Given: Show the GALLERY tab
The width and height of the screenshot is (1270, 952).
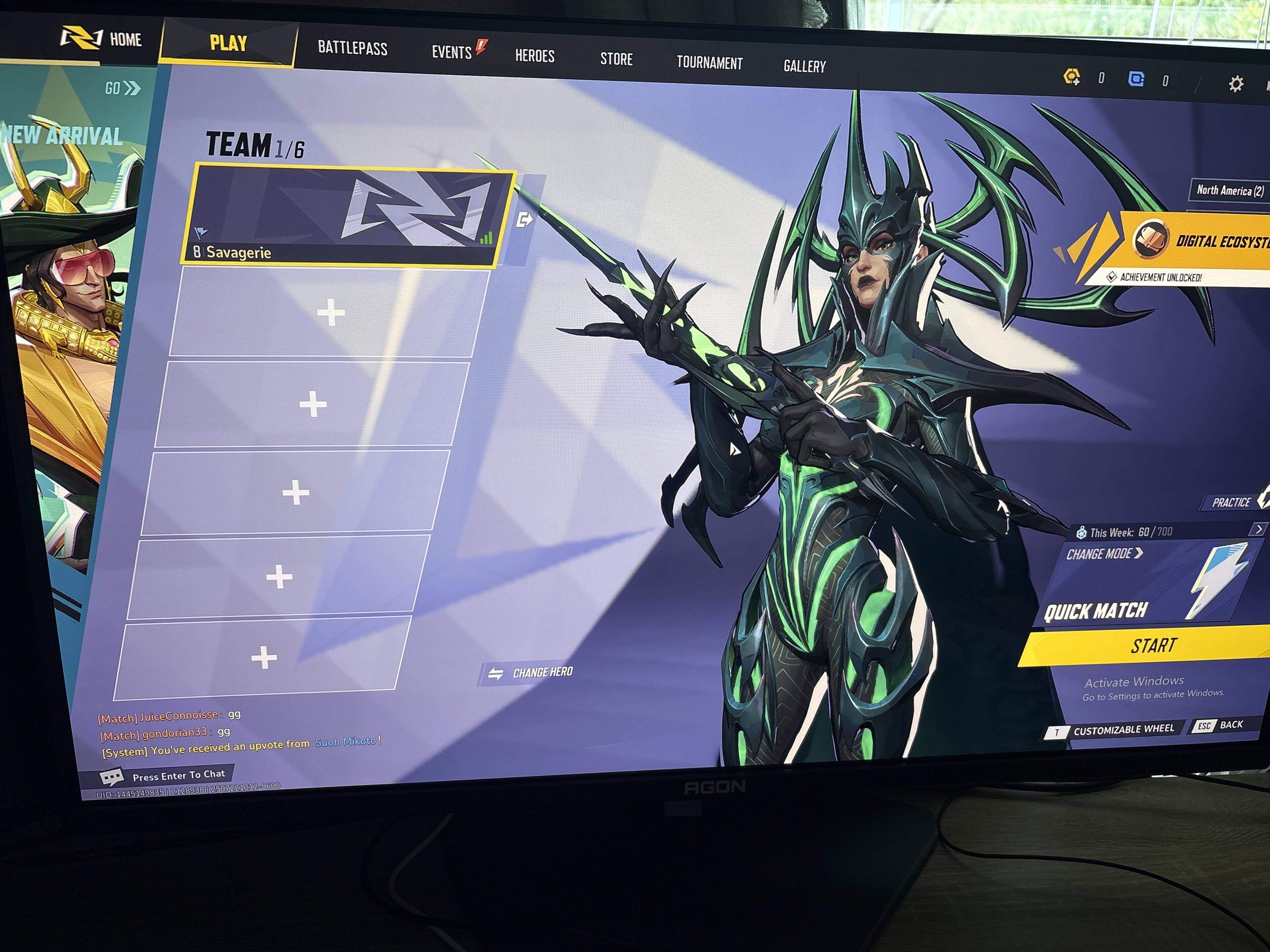Looking at the screenshot, I should (x=804, y=66).
